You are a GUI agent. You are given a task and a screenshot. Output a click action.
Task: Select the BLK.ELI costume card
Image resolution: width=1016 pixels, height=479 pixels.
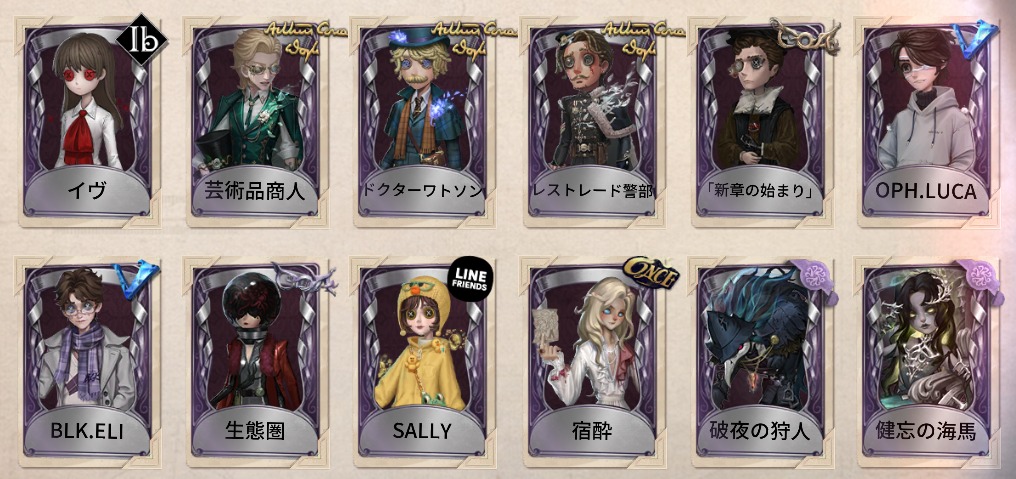(89, 357)
